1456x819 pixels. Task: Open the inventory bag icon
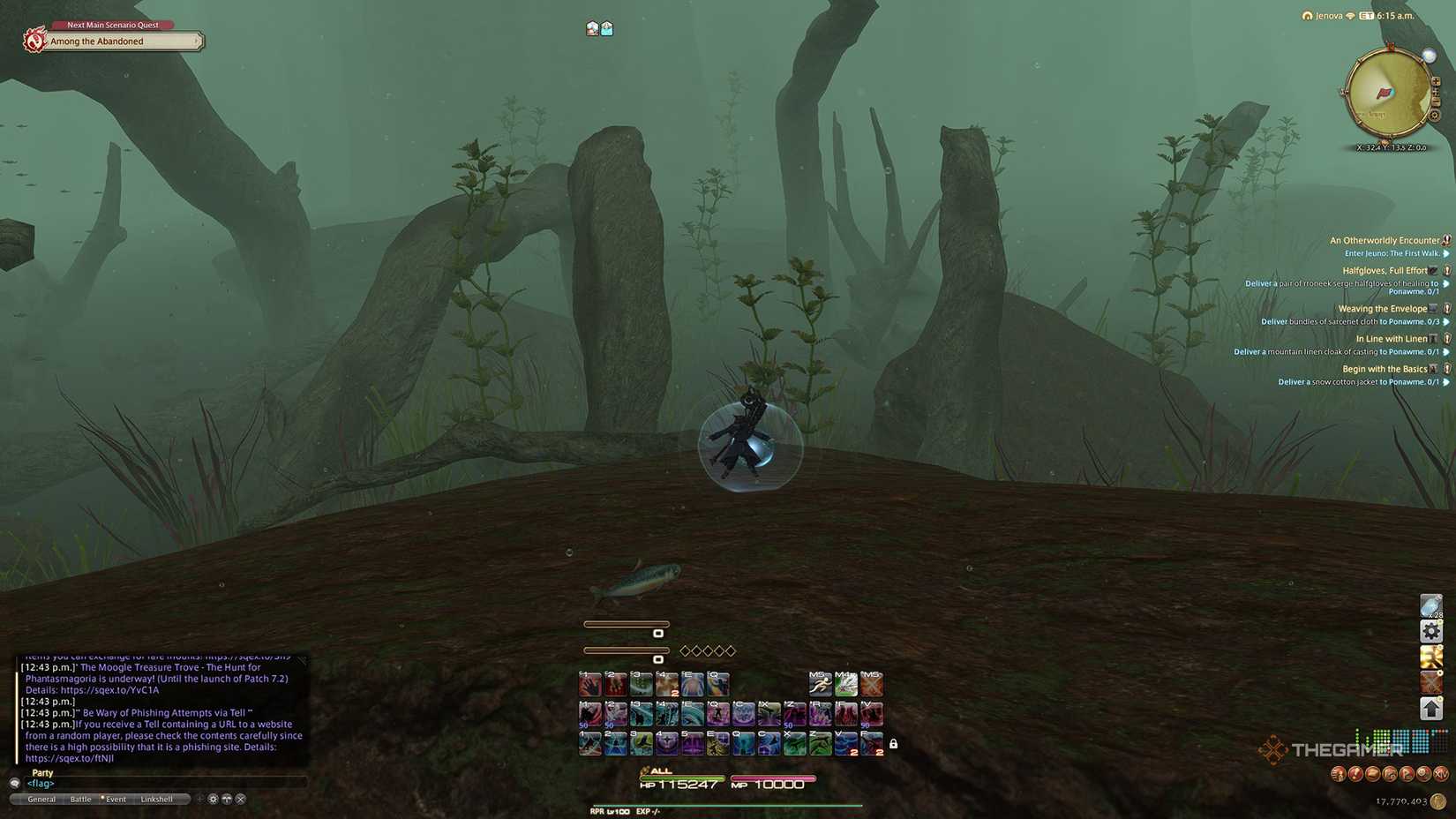(1430, 605)
